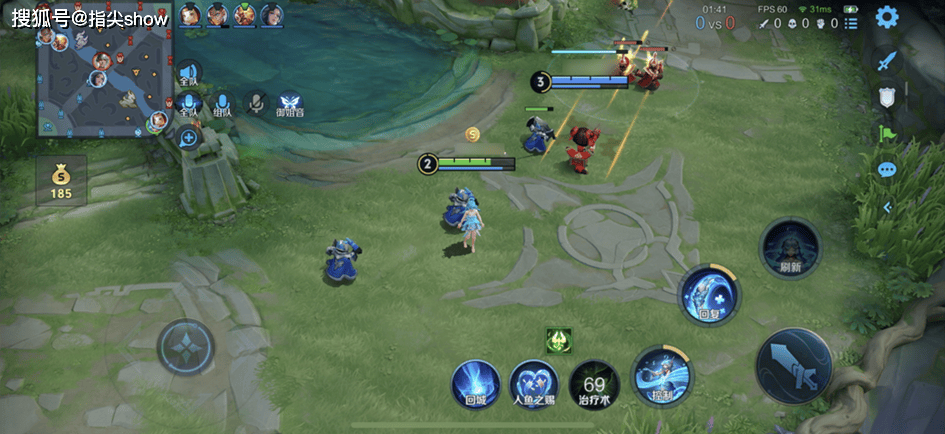945x434 pixels.
Task: Activate the 控制 skill
Action: [661, 375]
